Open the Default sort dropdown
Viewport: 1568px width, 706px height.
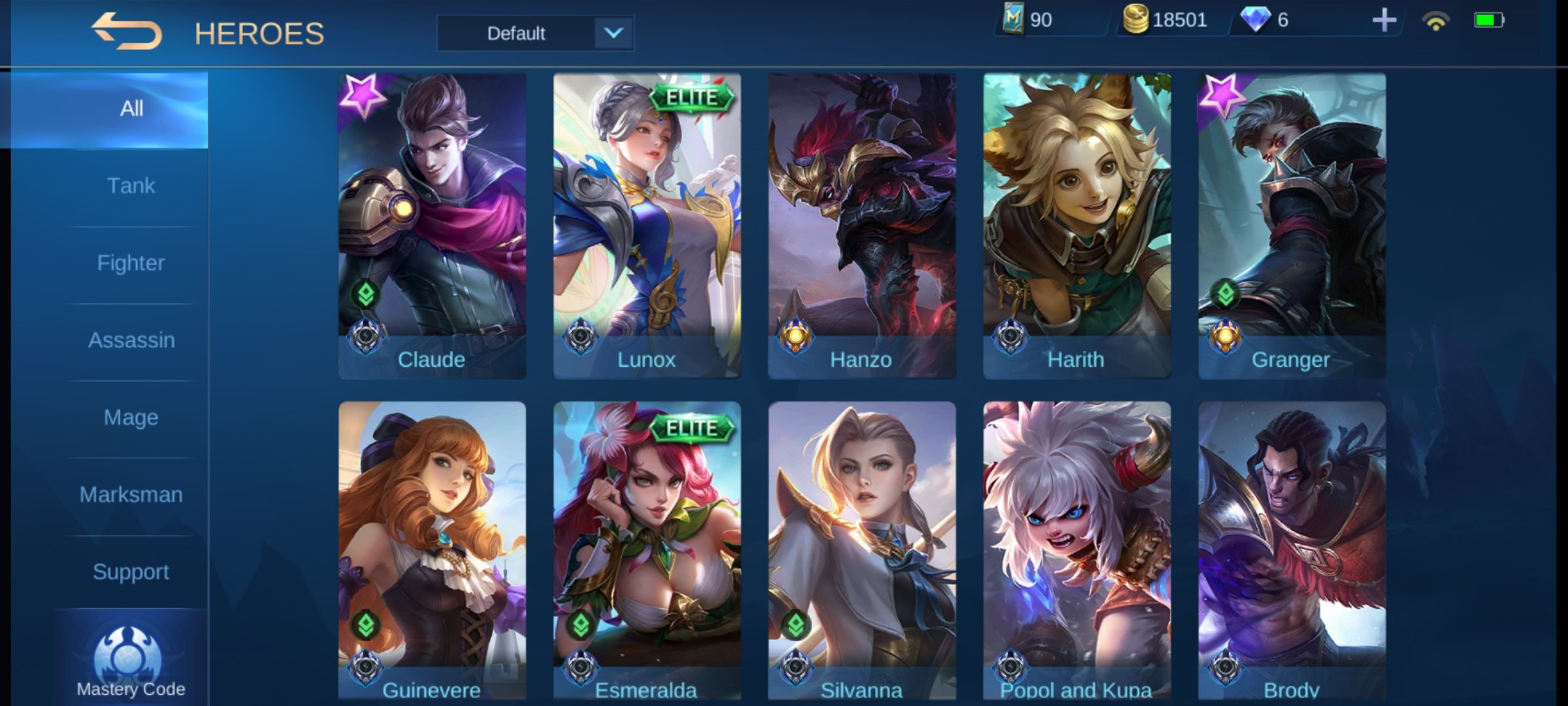point(535,33)
